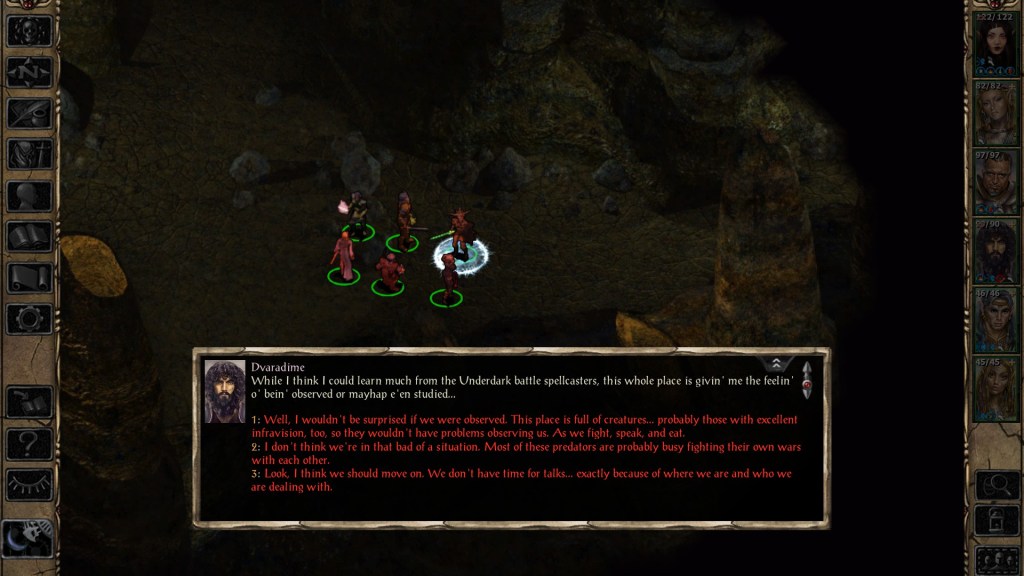Expand the dialogue box with the chevron button
1024x576 pixels.
click(x=776, y=364)
